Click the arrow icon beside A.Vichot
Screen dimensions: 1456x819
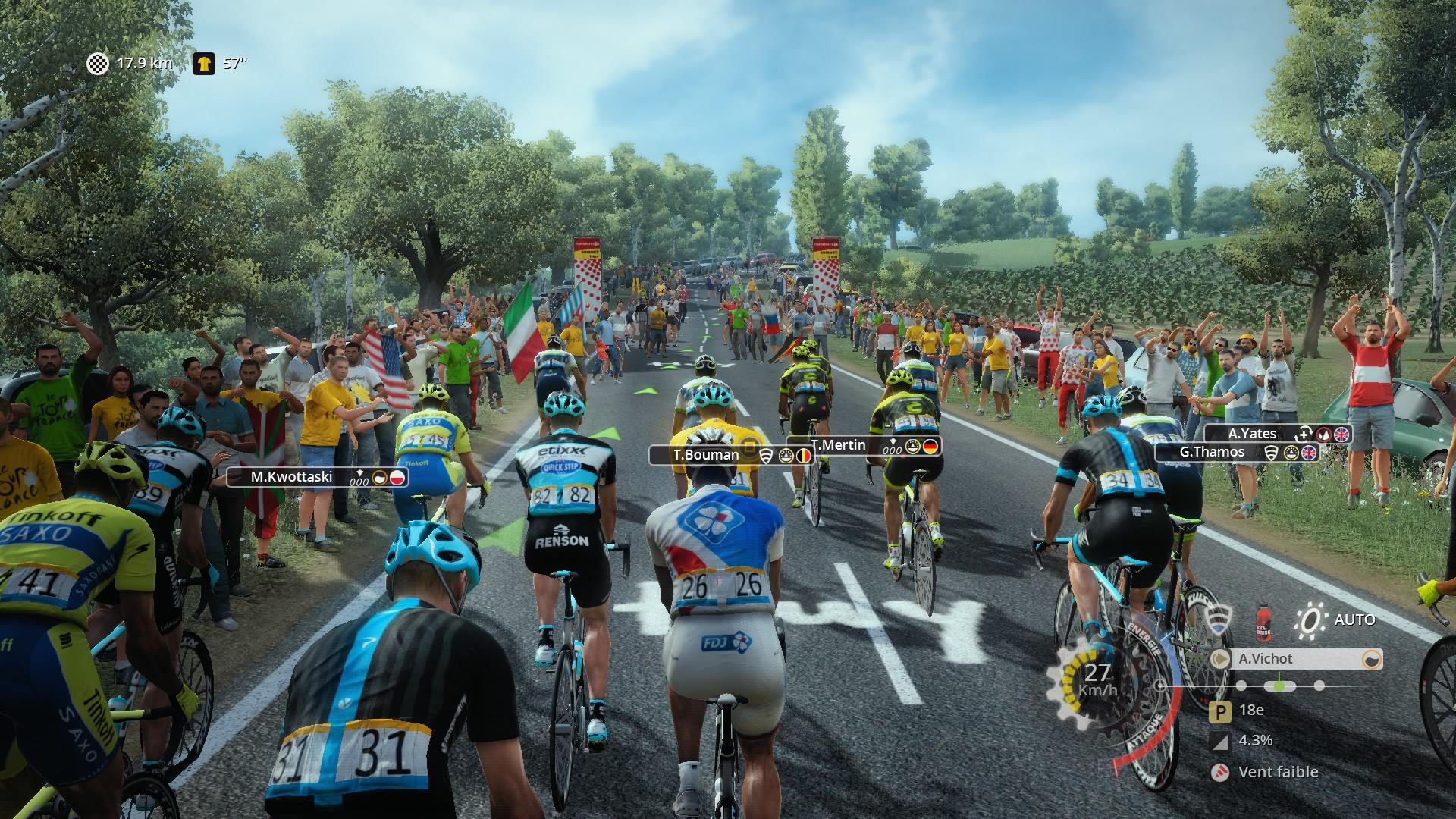pyautogui.click(x=1221, y=659)
